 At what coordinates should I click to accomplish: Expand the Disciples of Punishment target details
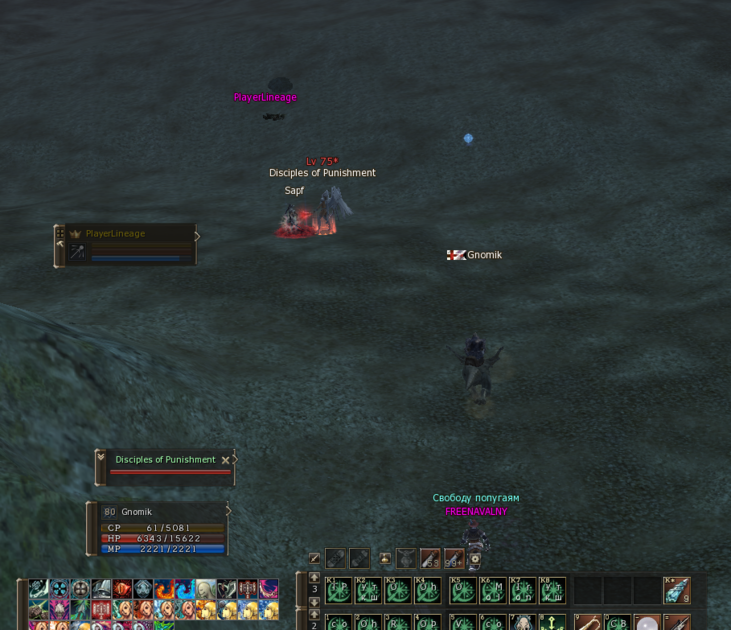pyautogui.click(x=101, y=461)
